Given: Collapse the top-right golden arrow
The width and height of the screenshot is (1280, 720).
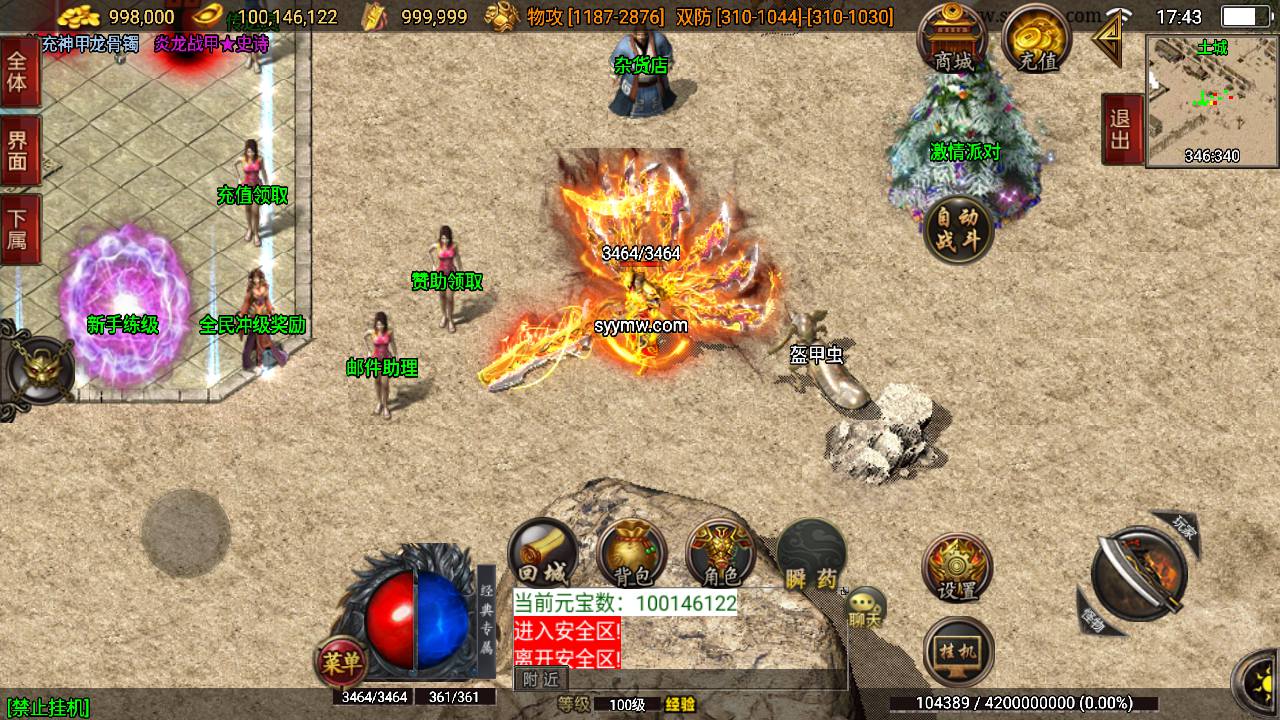Looking at the screenshot, I should pyautogui.click(x=1107, y=40).
